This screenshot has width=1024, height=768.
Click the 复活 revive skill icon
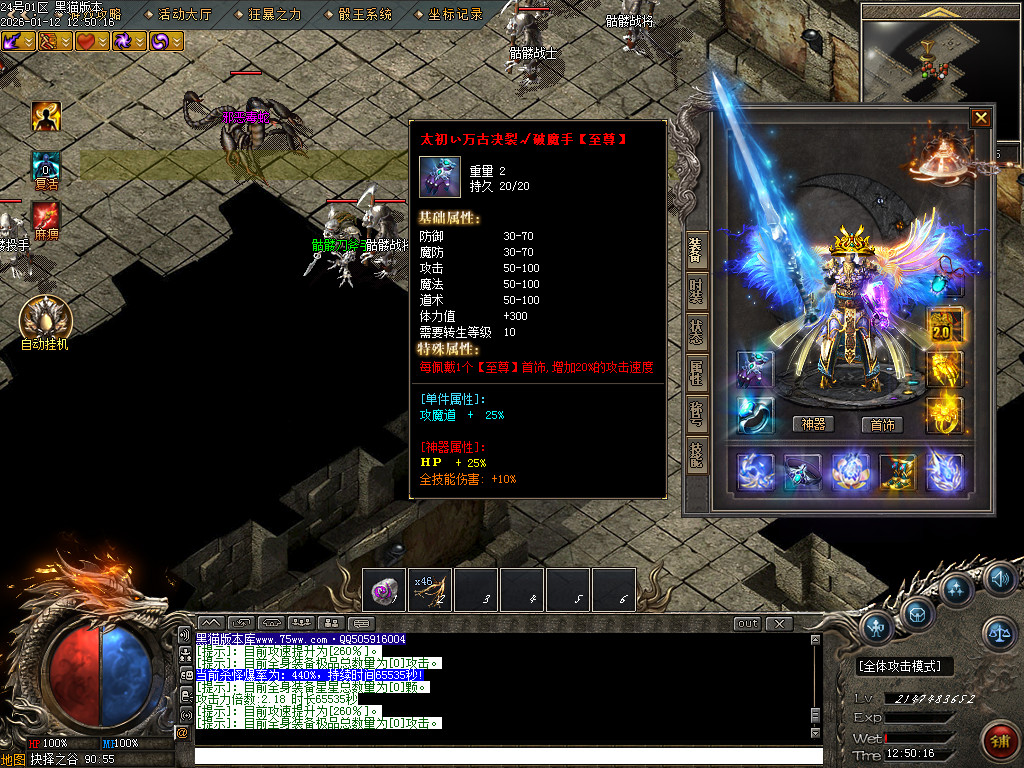click(x=46, y=165)
